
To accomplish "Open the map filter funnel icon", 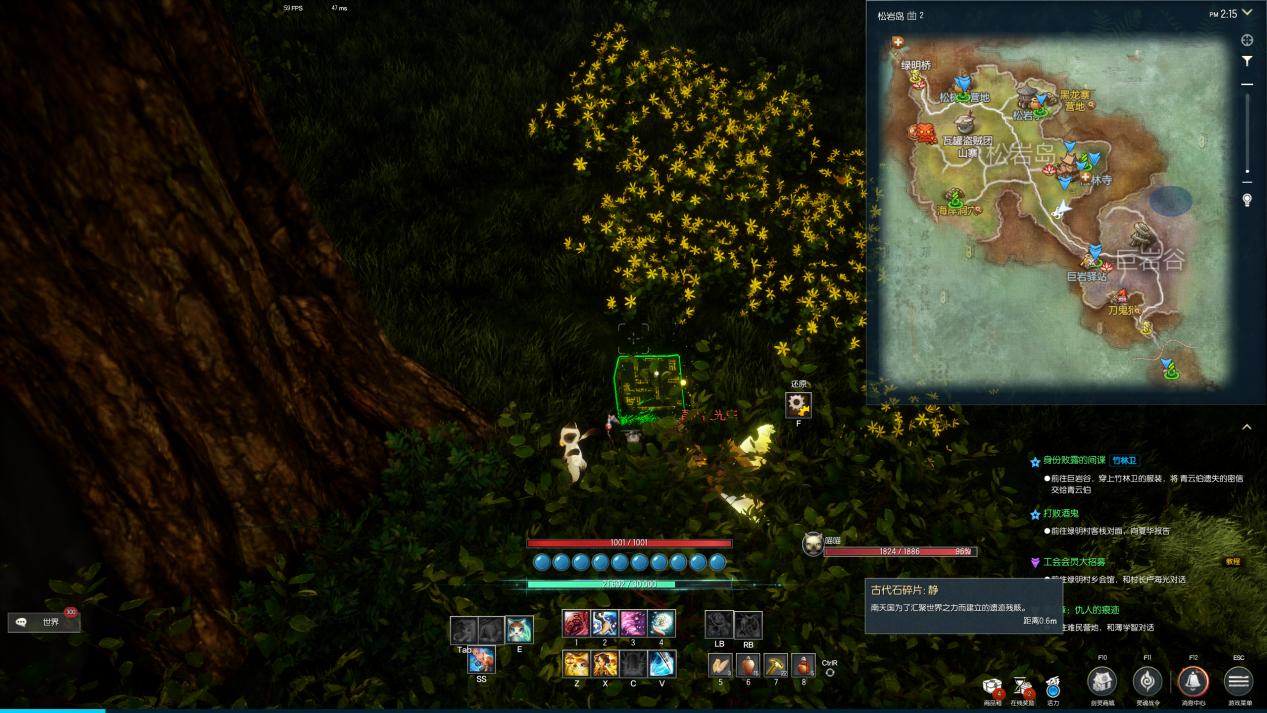I will click(x=1247, y=61).
